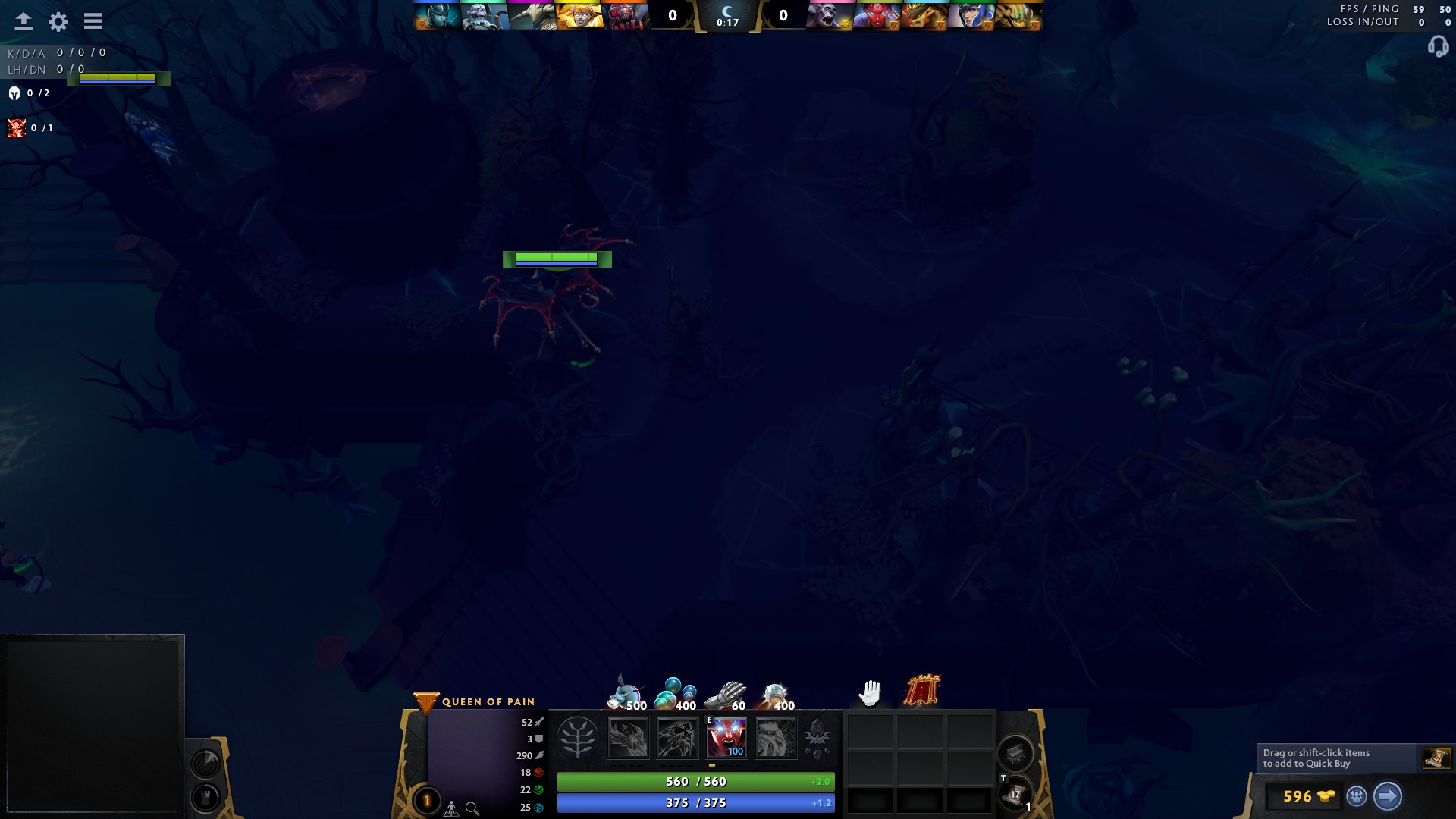
Task: Open the game menu with the hamburger icon
Action: (x=93, y=20)
